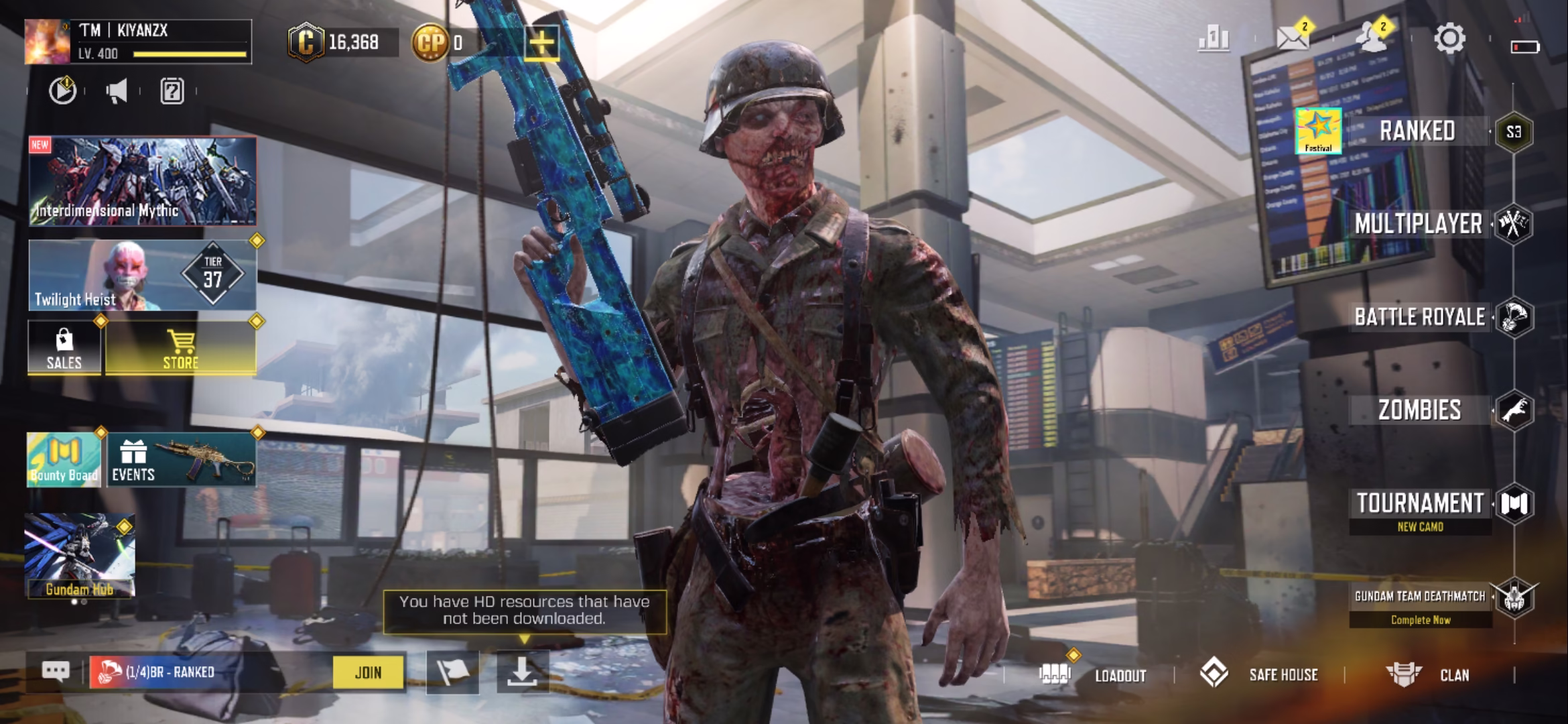Select Gundam Team Deathmatch event
The height and width of the screenshot is (724, 1568).
pyautogui.click(x=1420, y=597)
